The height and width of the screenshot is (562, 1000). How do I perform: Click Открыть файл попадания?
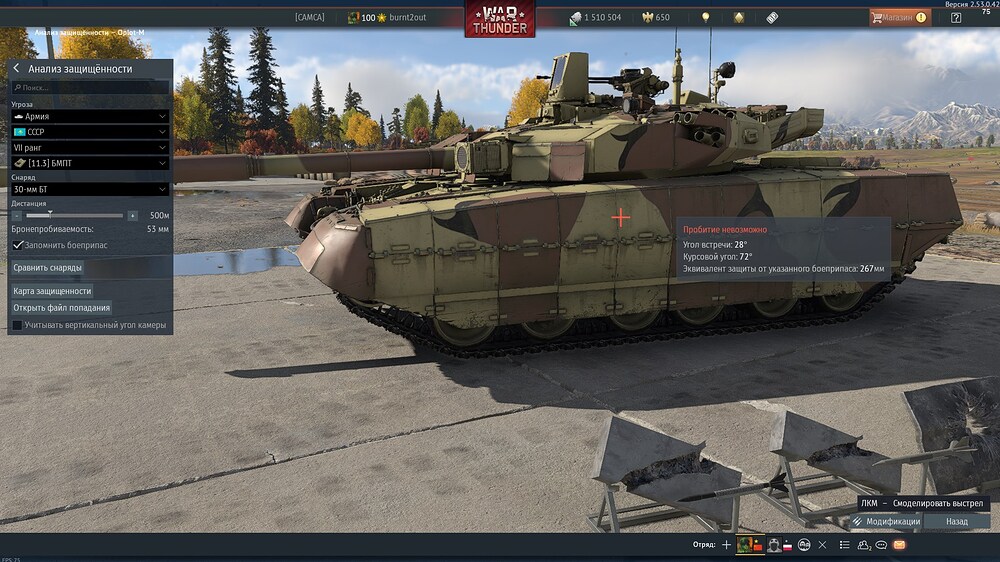coord(62,308)
